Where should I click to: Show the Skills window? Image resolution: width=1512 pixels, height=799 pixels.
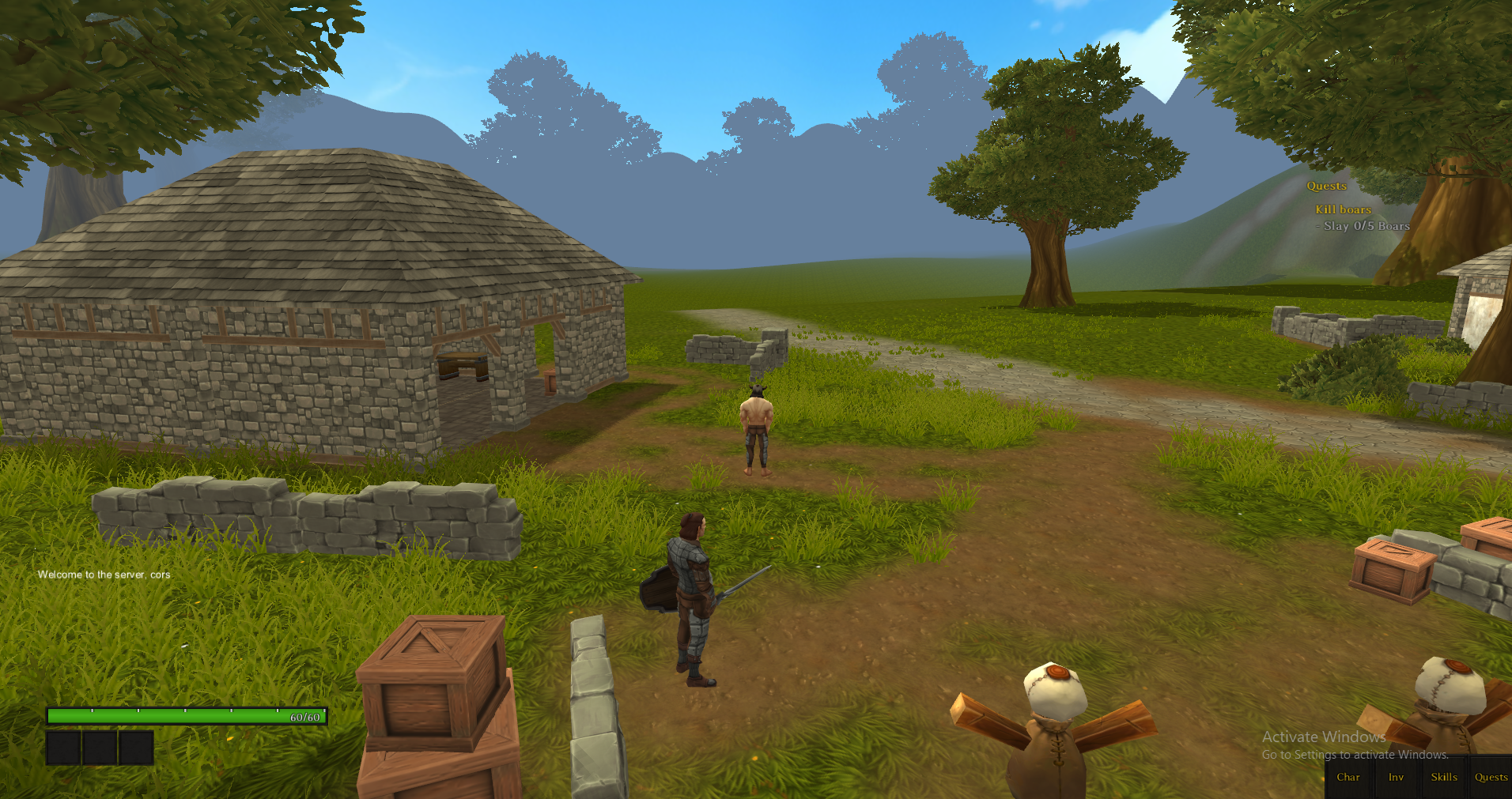click(x=1443, y=777)
